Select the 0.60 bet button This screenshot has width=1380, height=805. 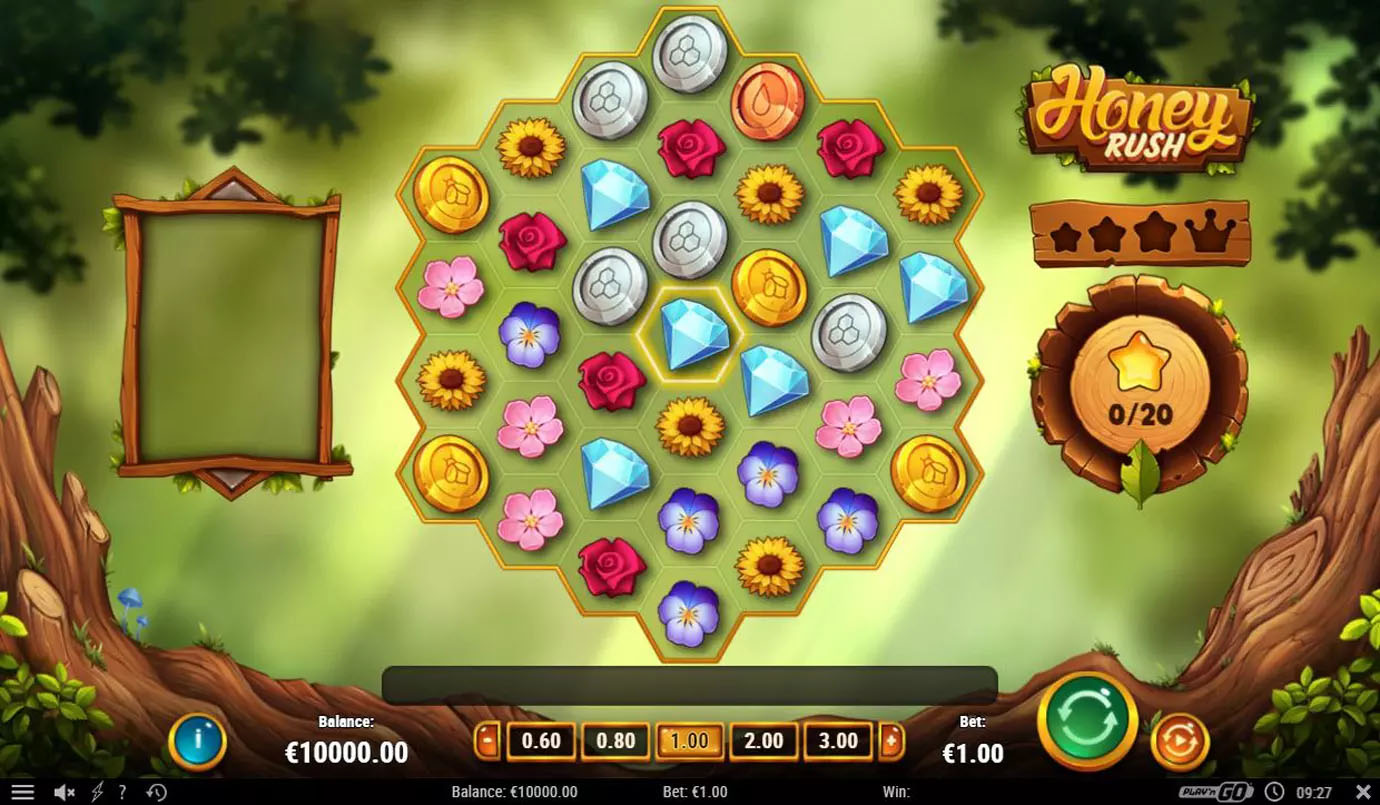540,742
